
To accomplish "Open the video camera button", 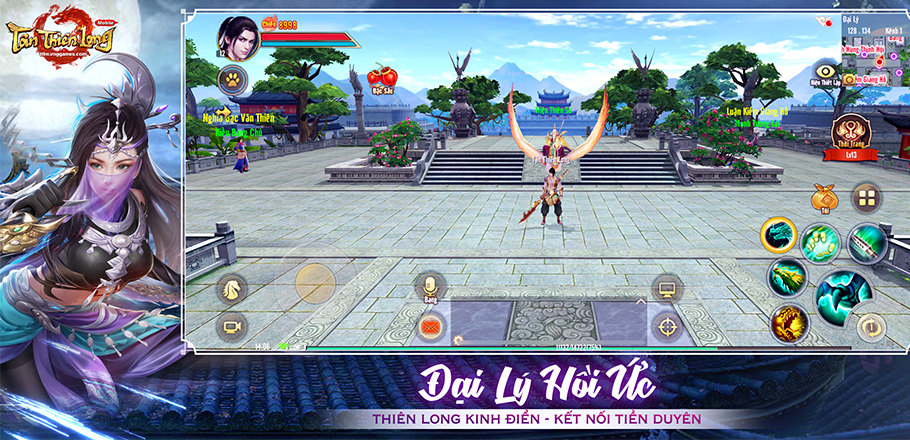I will 231,327.
